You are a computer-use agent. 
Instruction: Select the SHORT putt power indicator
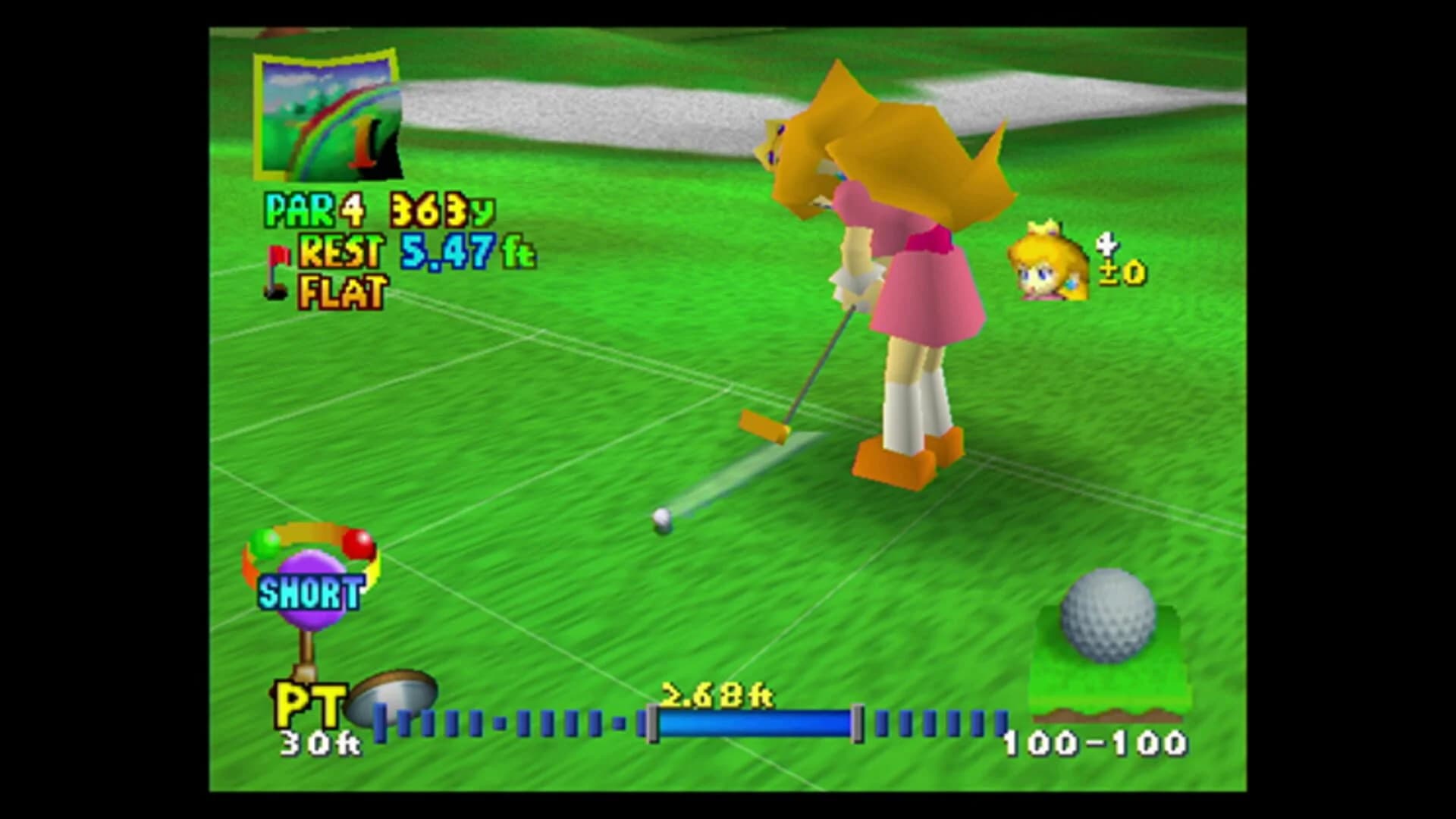[309, 591]
